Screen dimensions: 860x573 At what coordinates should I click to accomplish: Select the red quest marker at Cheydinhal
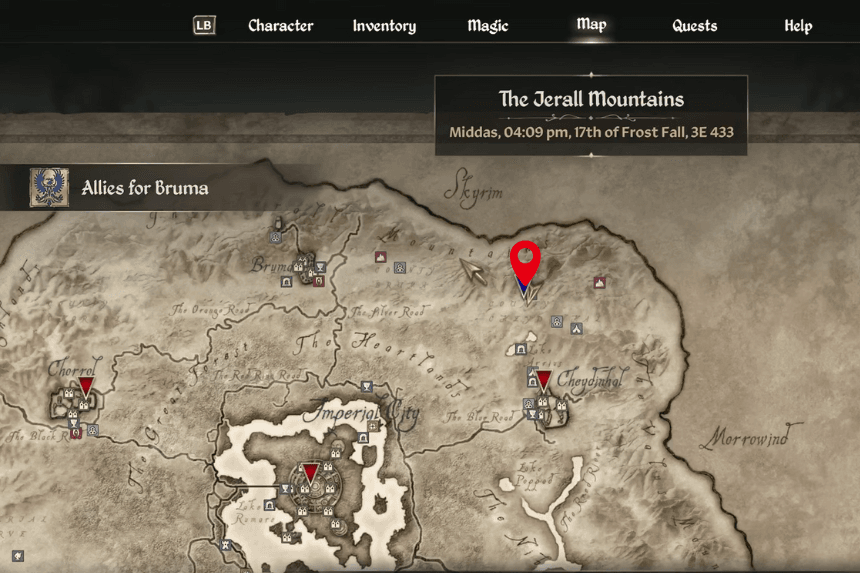tap(543, 380)
